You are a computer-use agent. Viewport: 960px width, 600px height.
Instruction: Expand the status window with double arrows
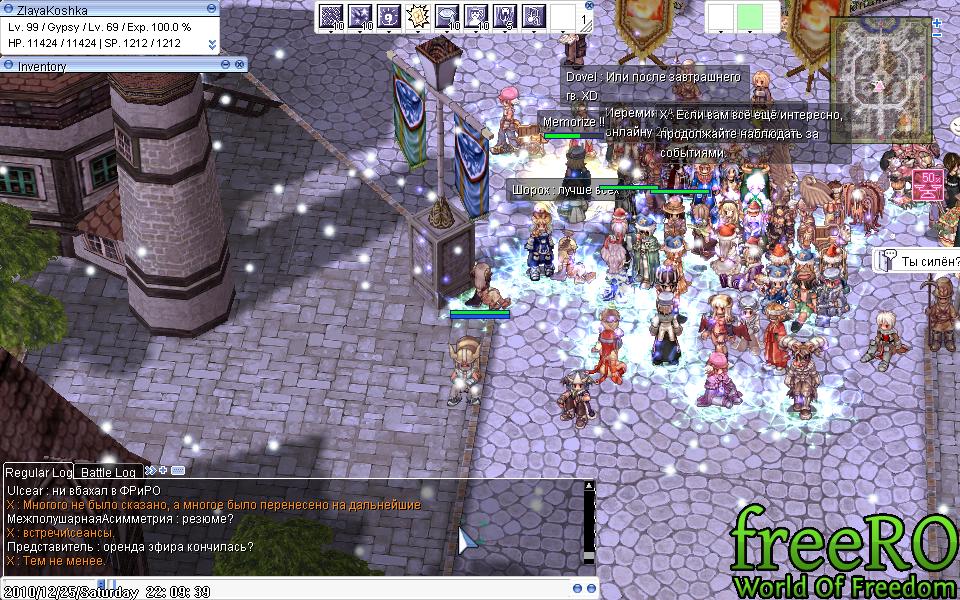(x=212, y=44)
